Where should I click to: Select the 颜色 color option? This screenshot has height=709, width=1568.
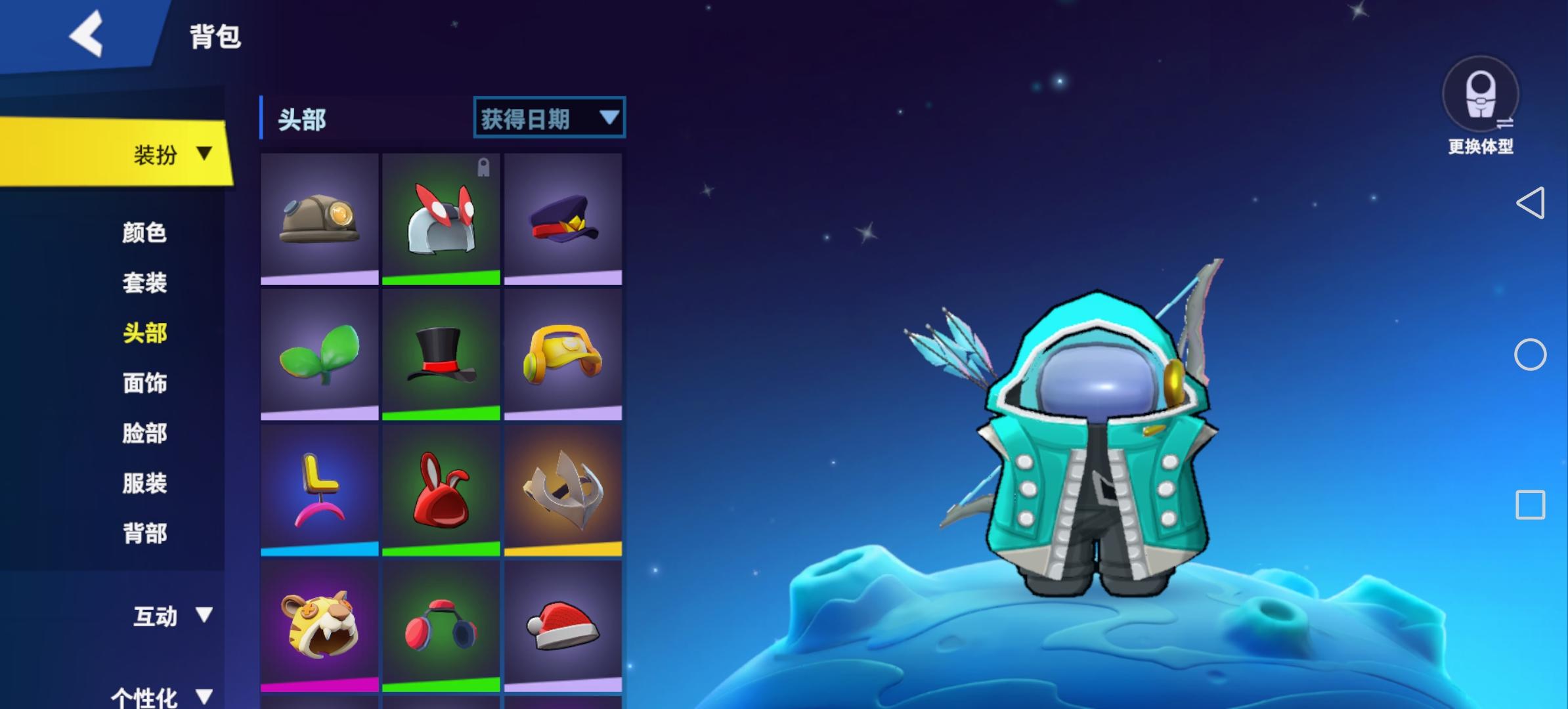click(146, 233)
